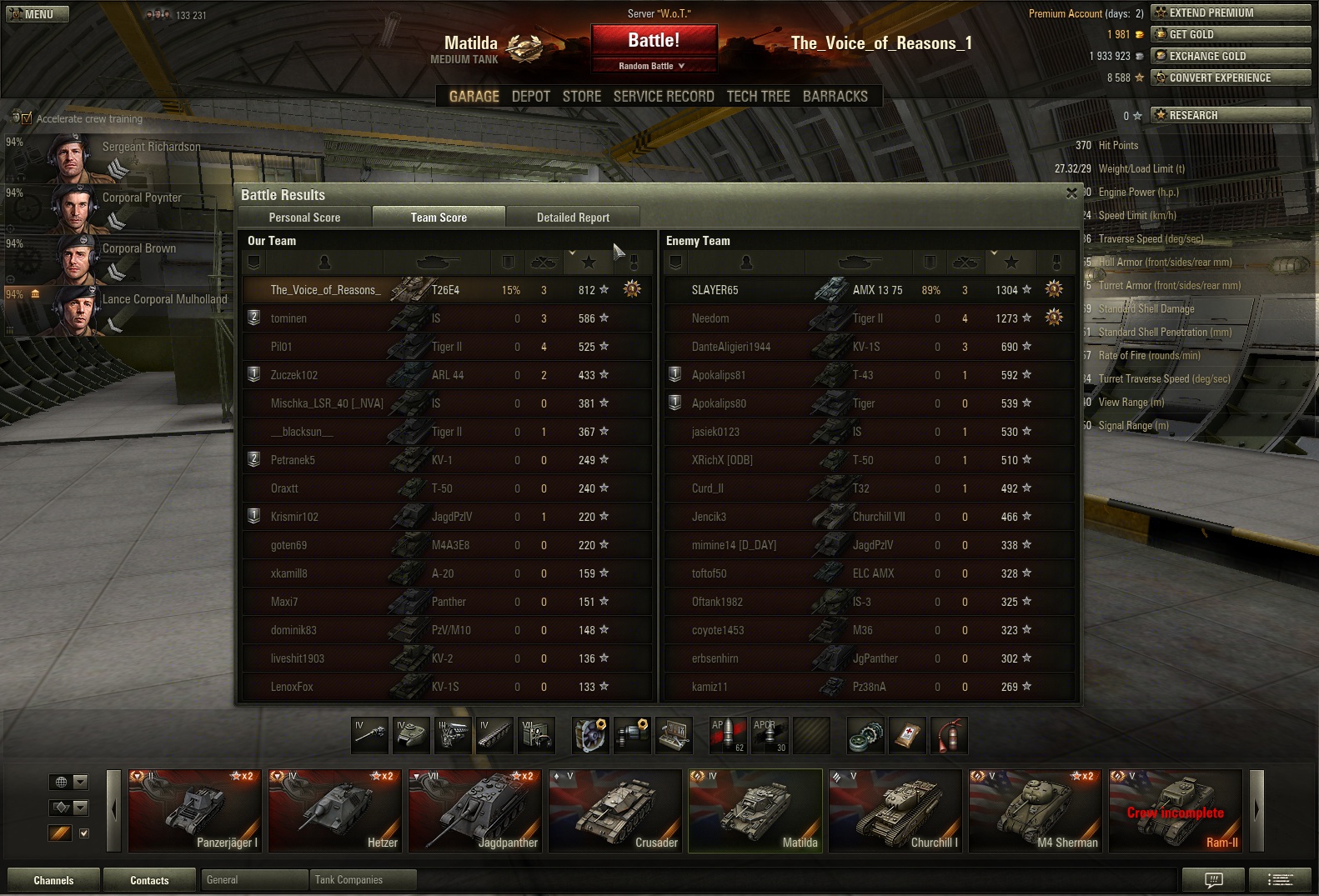
Task: View the Service Record
Action: coord(664,97)
